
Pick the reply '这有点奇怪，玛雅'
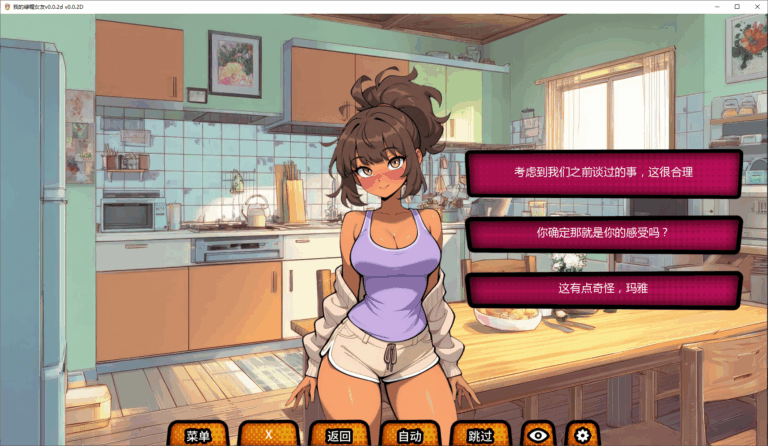click(603, 289)
